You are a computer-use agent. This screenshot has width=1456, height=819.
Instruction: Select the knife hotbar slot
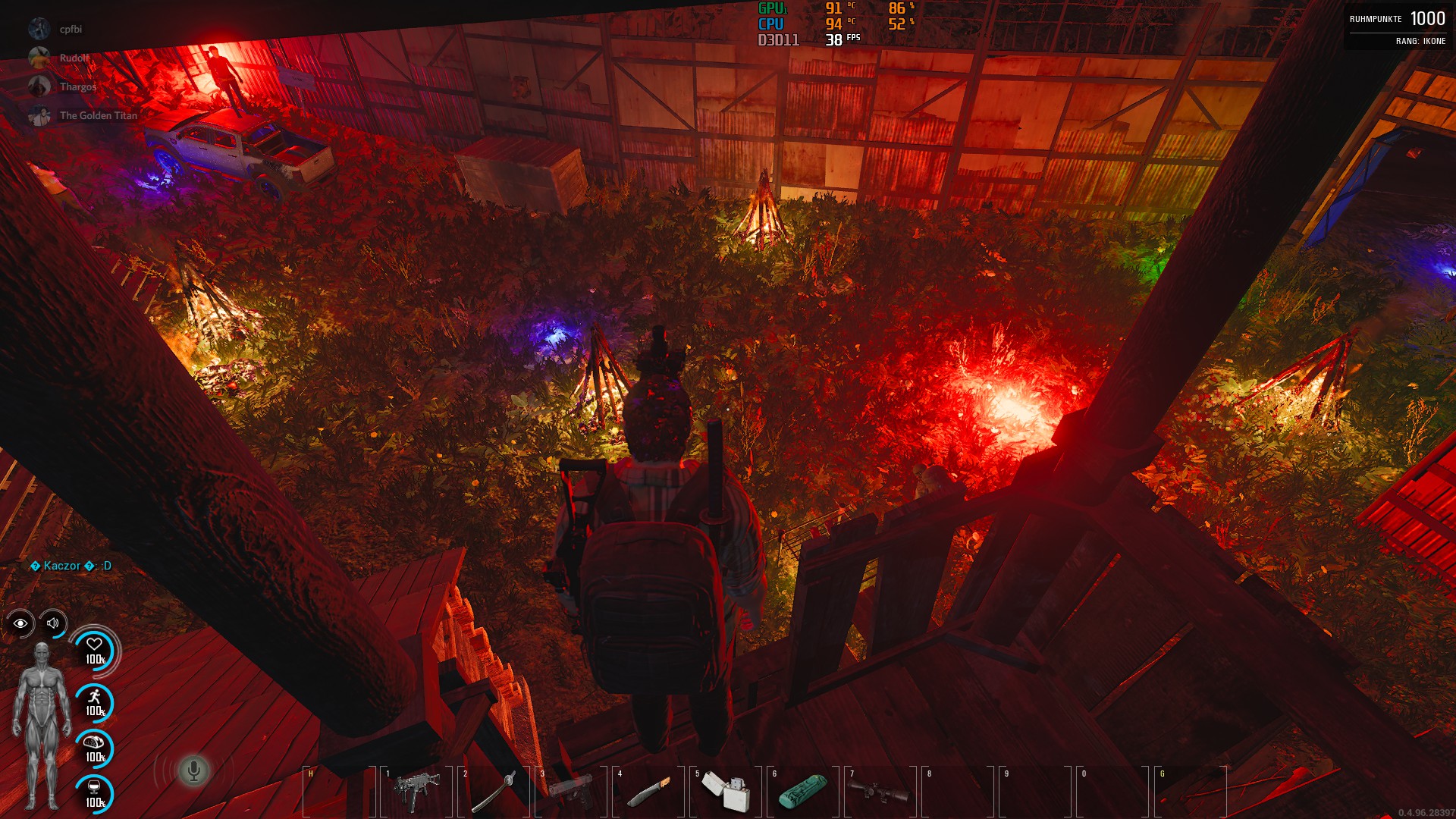[648, 790]
